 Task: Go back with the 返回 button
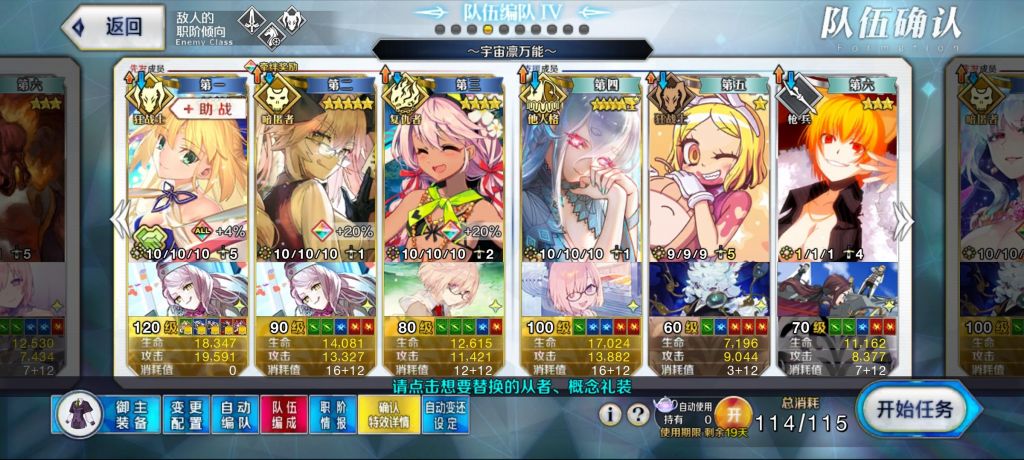click(x=113, y=28)
